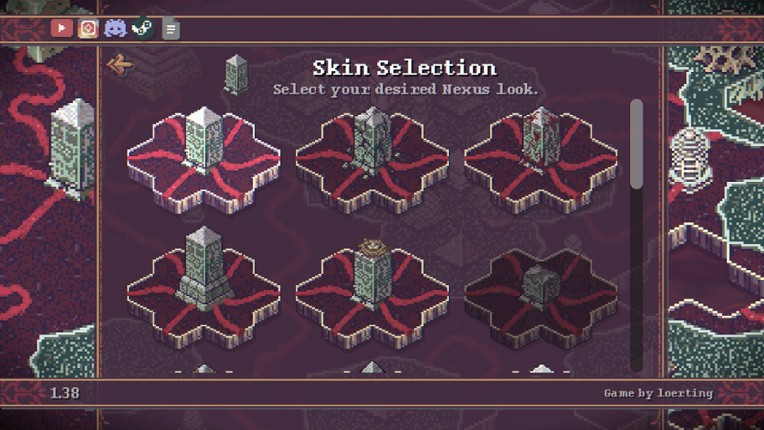
Task: Choose the crumbling ruined Nexus skin
Action: [372, 150]
